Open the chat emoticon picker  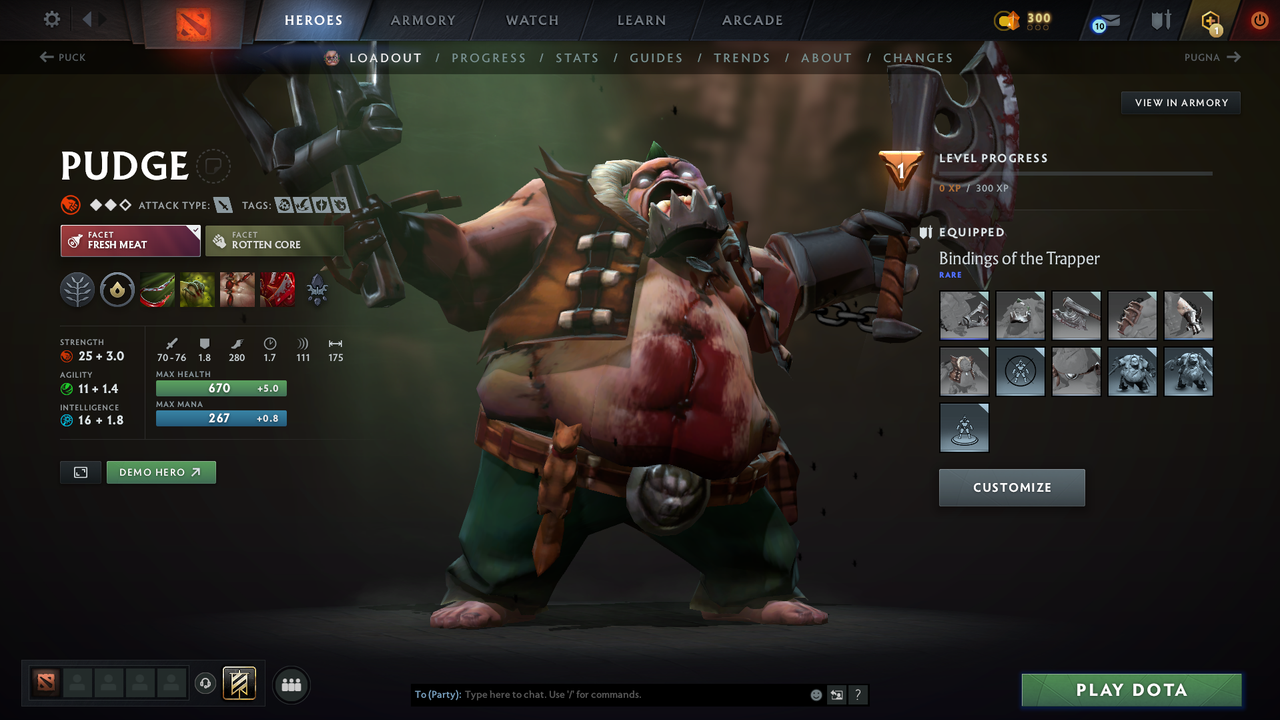pos(816,694)
